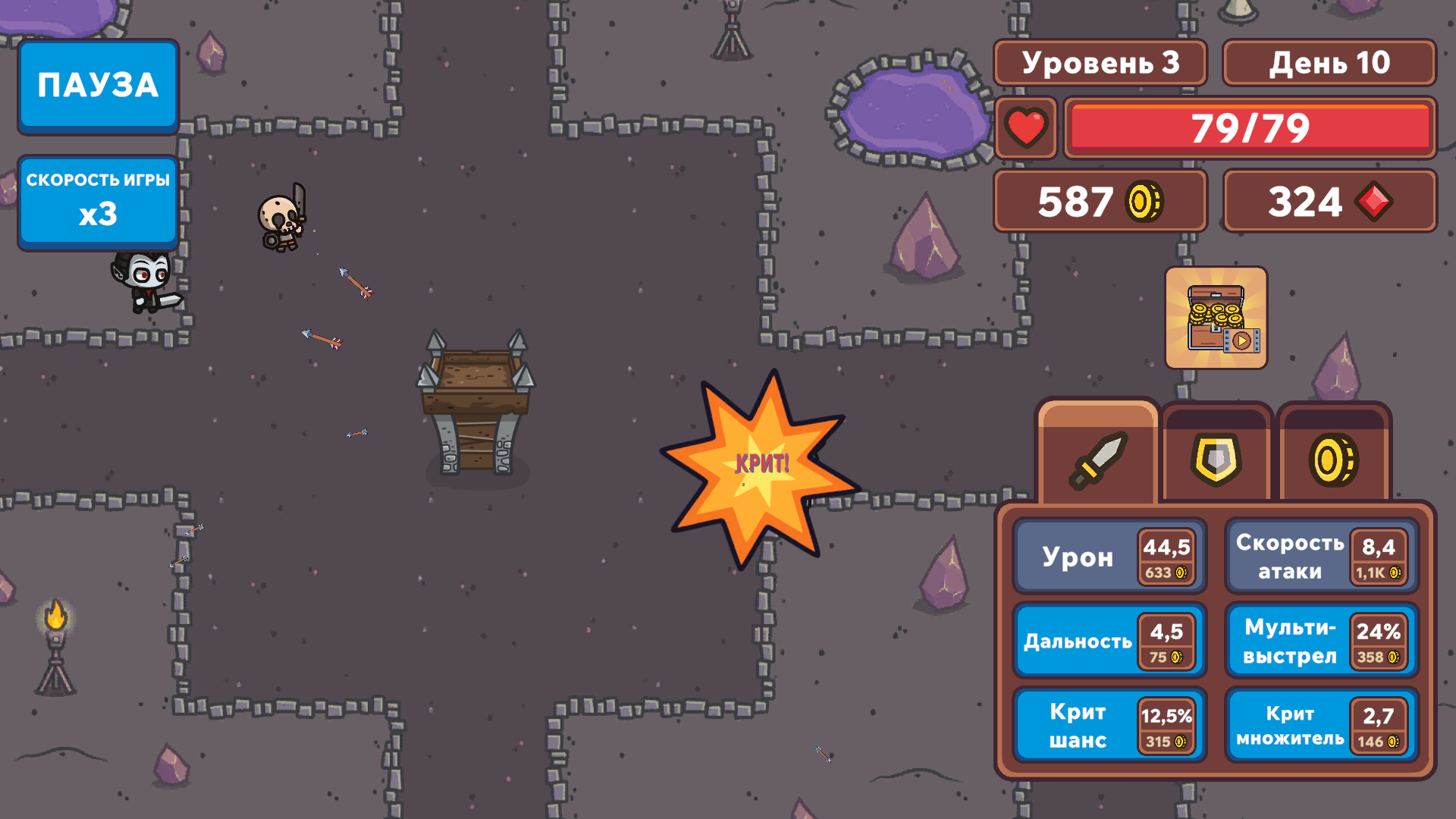Screen dimensions: 1456x819
Task: Toggle game speed with the x3 button
Action: coord(97,201)
